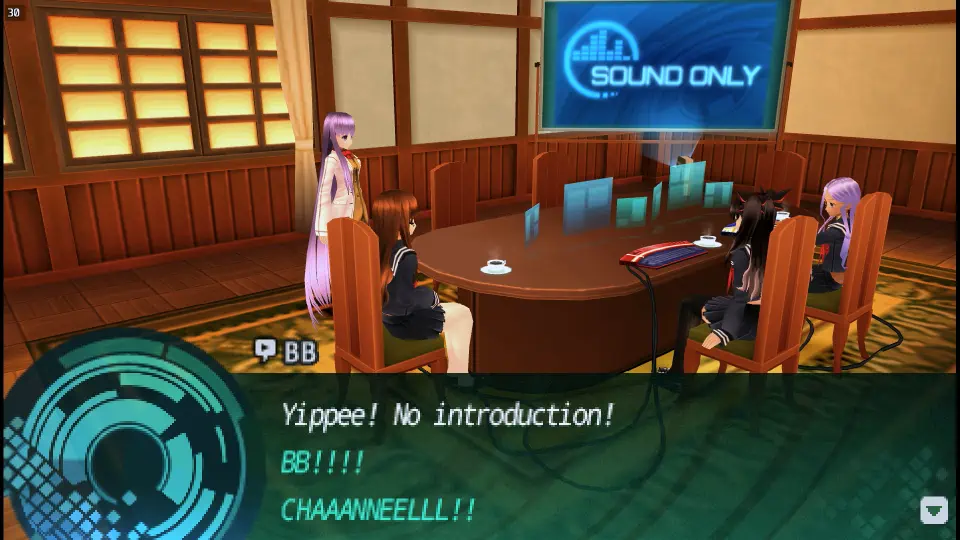Viewport: 960px width, 540px height.
Task: Advance dialogue with the down-arrow button
Action: 933,510
